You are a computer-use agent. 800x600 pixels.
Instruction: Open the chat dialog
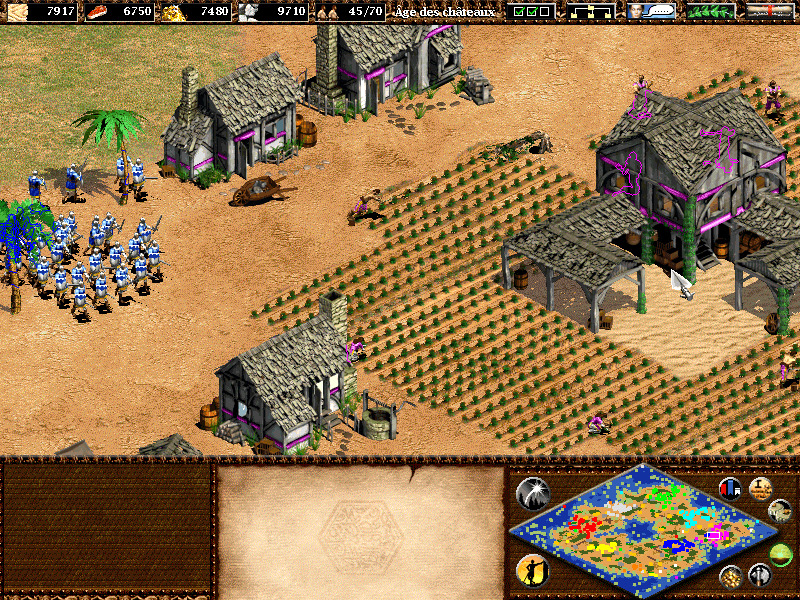[x=650, y=11]
